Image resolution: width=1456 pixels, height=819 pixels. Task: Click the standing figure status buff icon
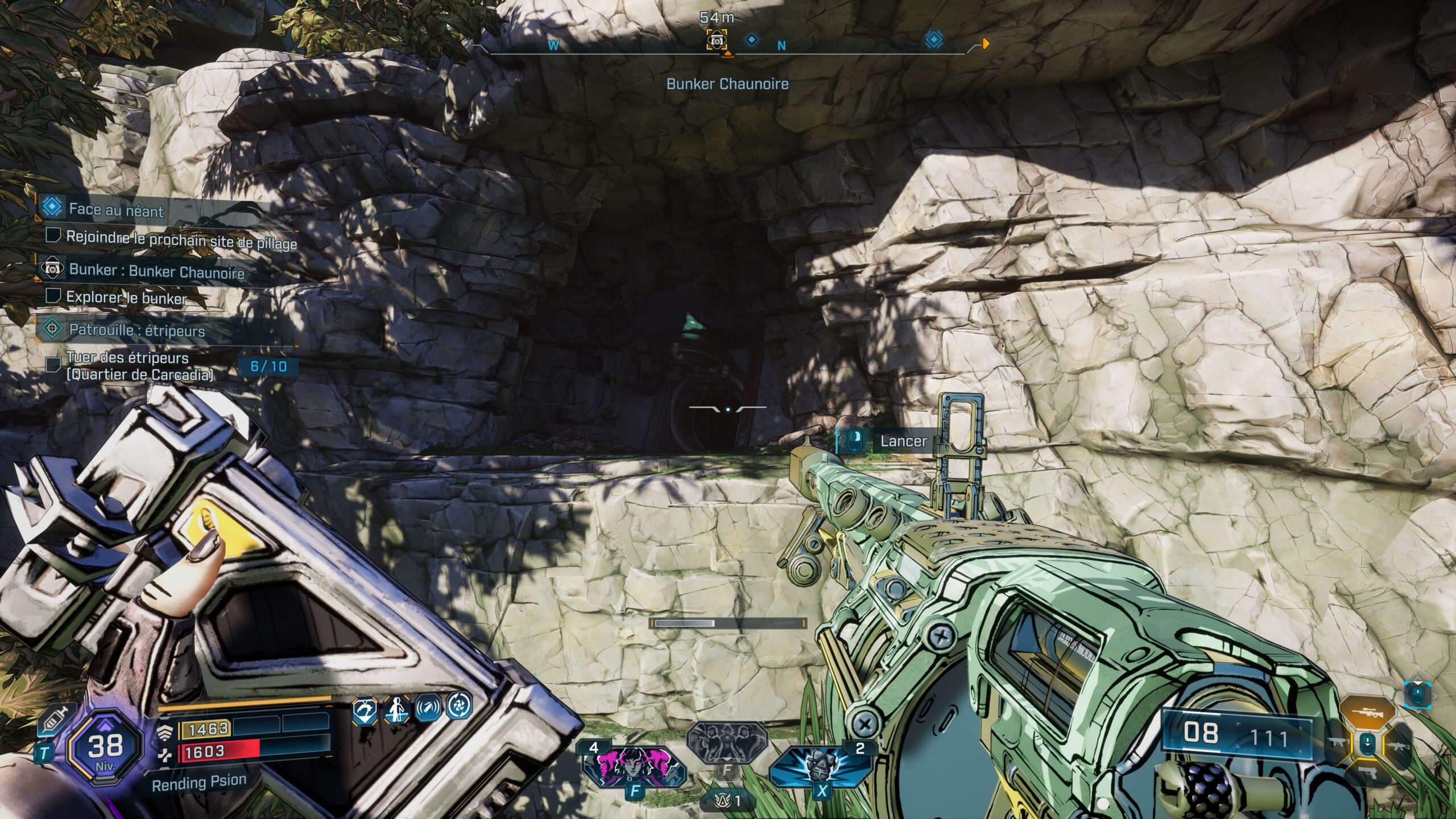click(x=396, y=710)
